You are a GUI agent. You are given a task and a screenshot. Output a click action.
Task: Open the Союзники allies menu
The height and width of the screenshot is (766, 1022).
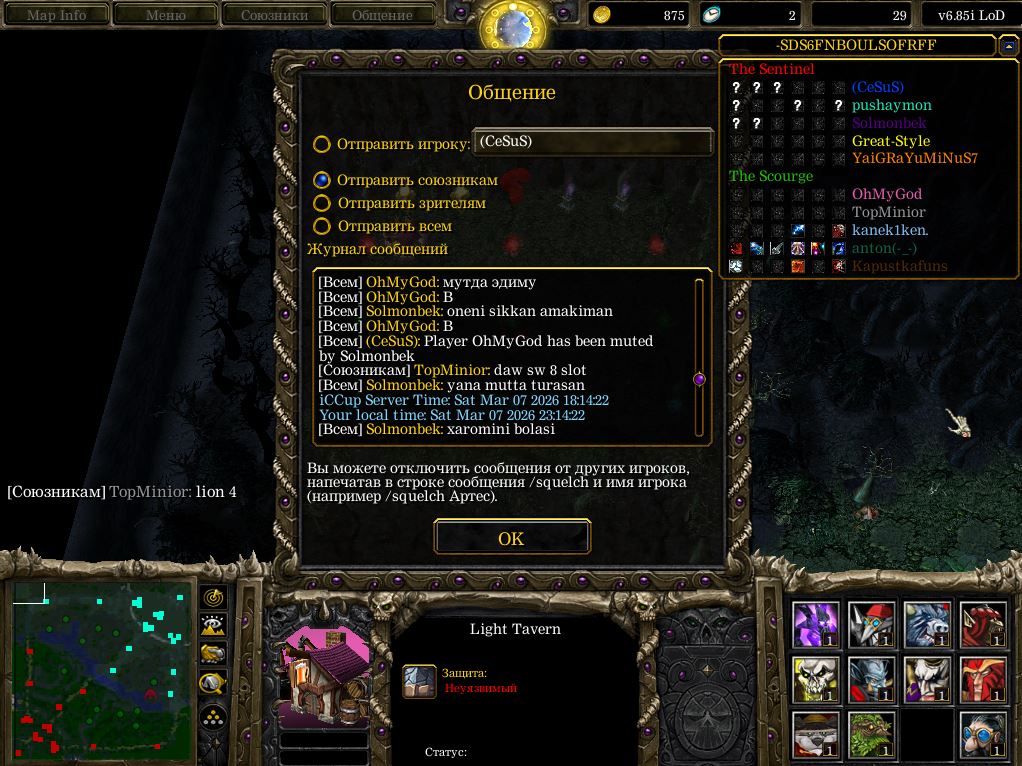point(274,15)
